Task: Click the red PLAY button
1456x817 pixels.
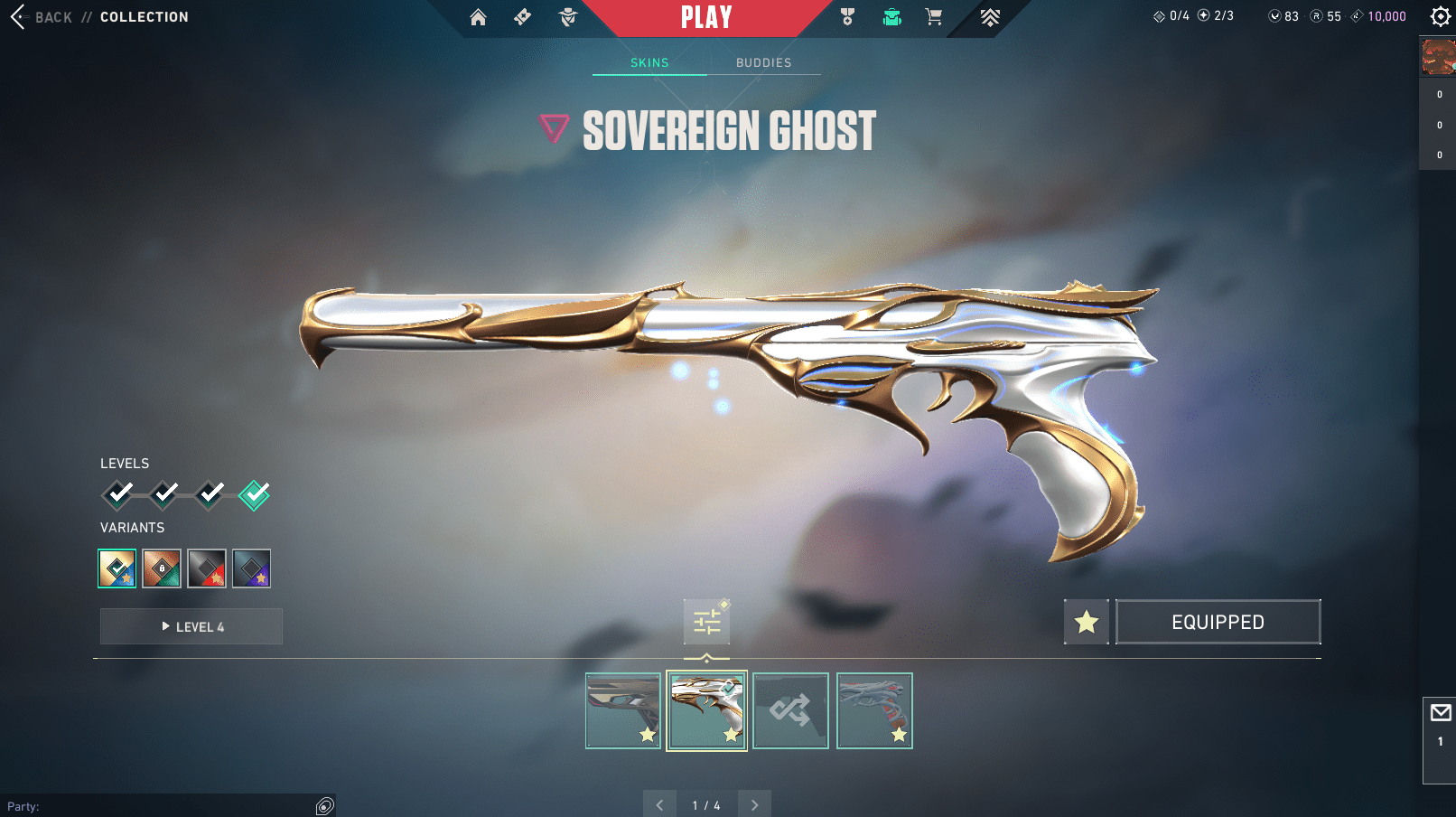Action: tap(706, 18)
